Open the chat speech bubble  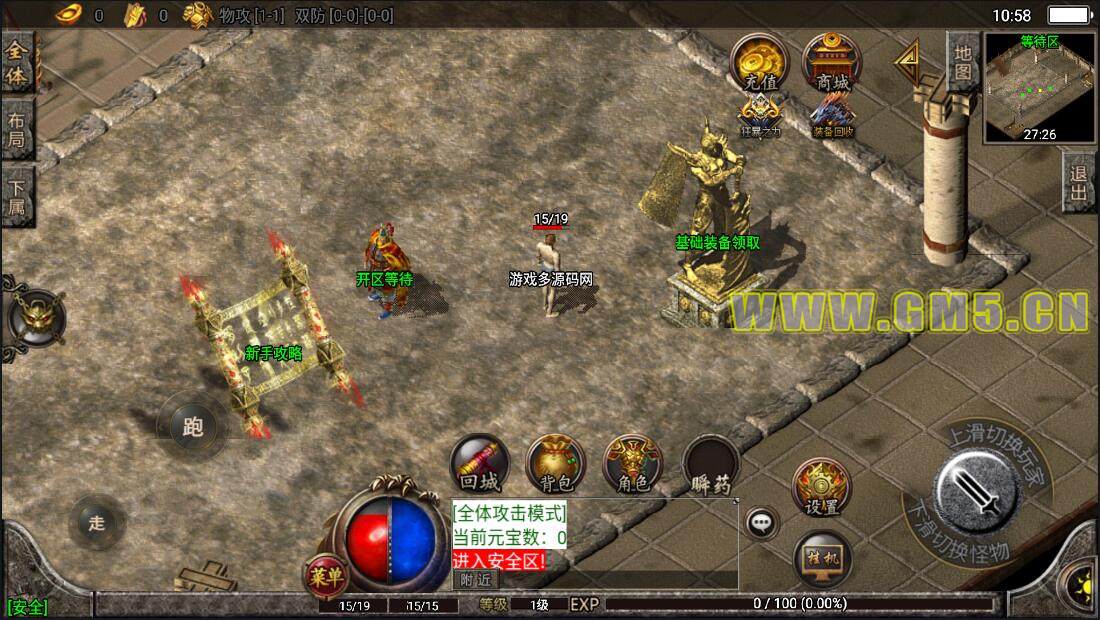click(762, 522)
